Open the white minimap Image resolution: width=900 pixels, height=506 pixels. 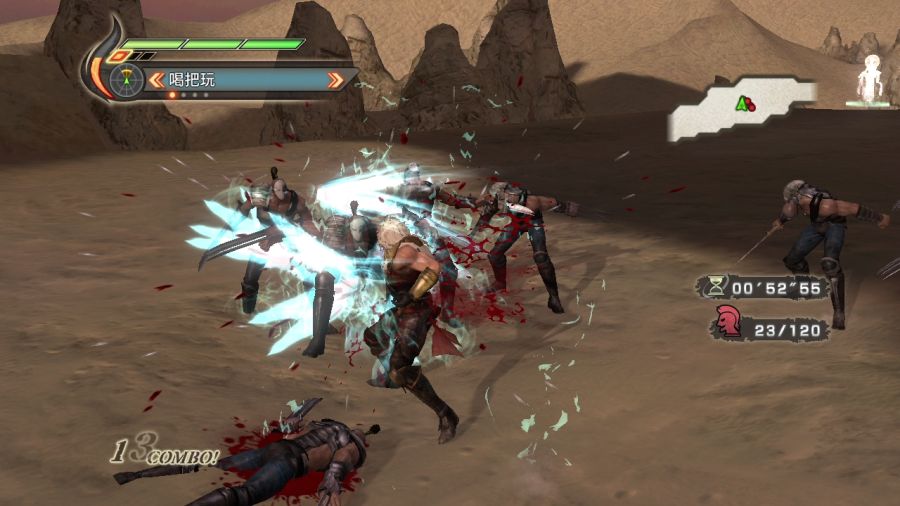740,108
